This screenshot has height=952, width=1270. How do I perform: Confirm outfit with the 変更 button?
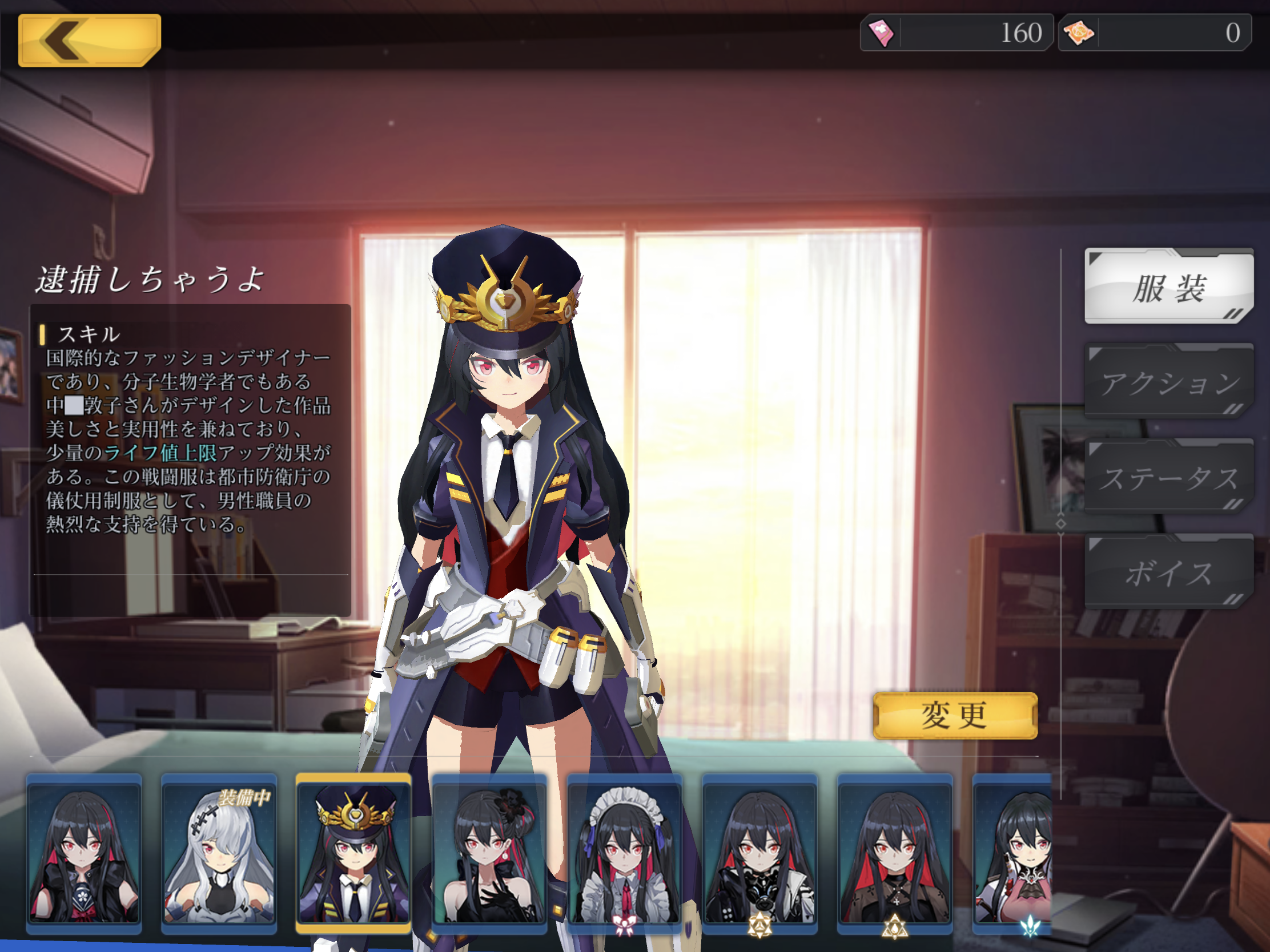955,716
